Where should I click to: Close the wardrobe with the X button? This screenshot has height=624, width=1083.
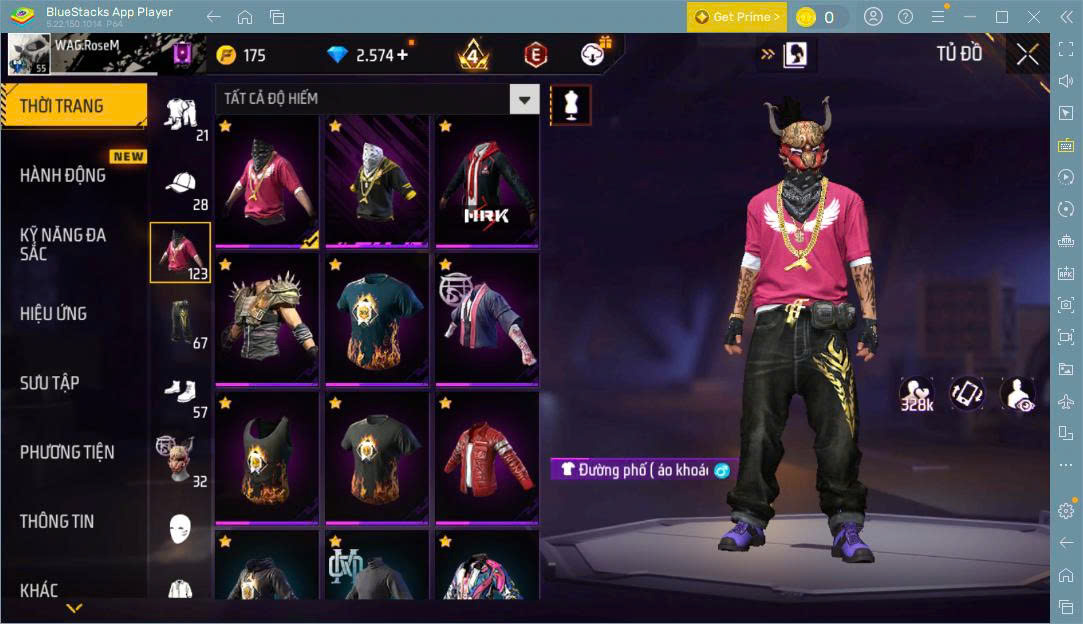click(x=1027, y=55)
